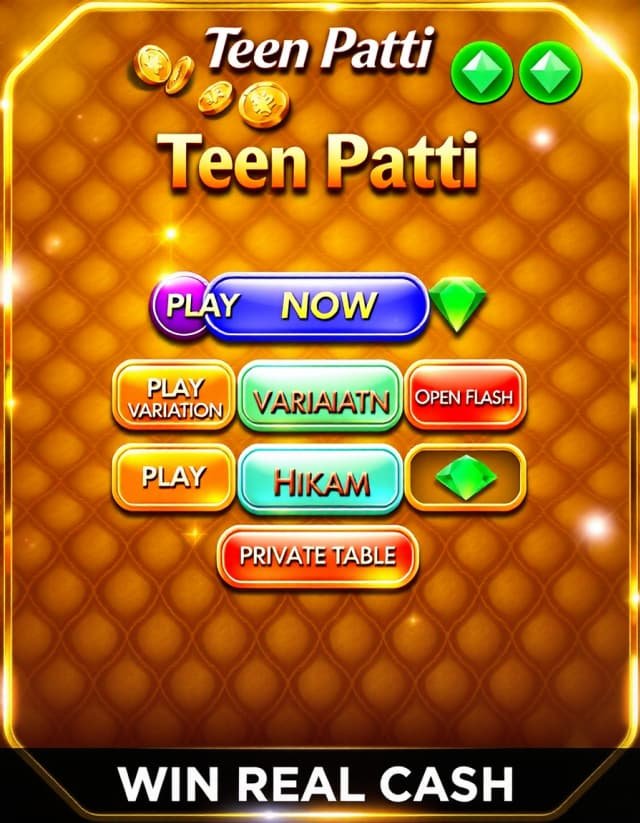The image size is (640, 823).
Task: Open the Play Variation mode
Action: tap(174, 397)
